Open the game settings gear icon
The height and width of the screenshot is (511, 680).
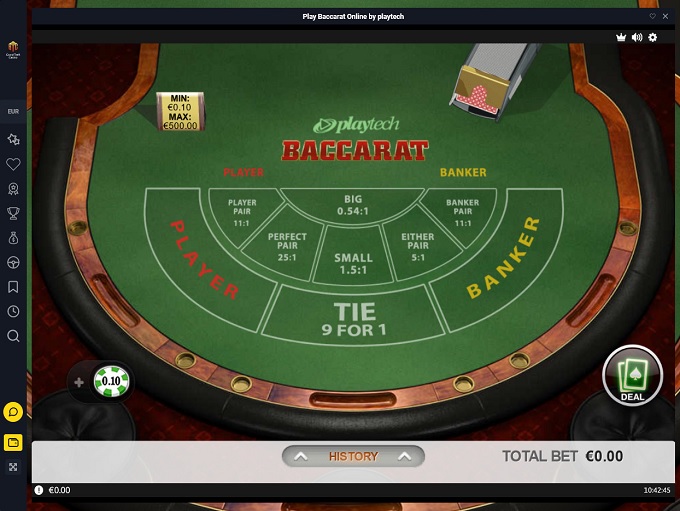(x=653, y=37)
